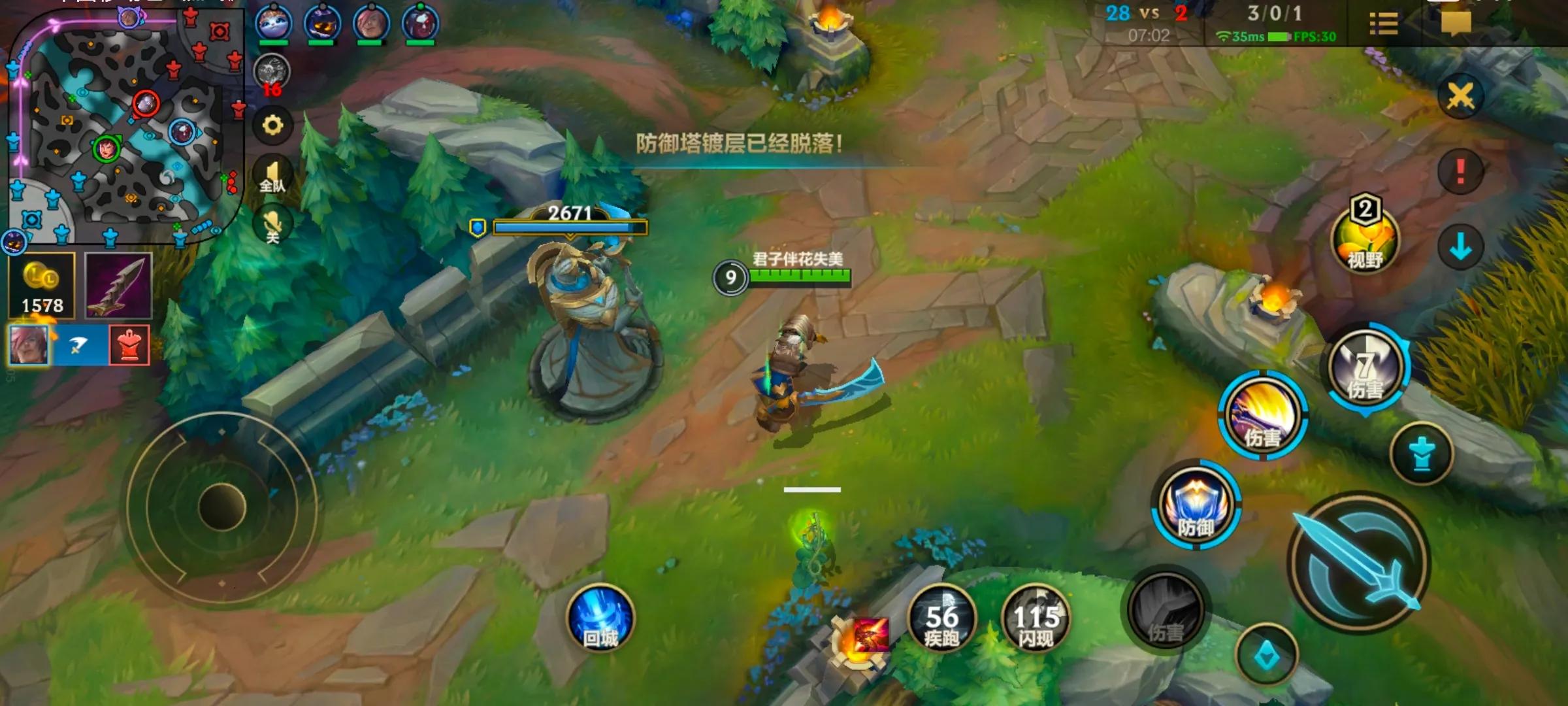This screenshot has width=1568, height=706.
Task: Cast the glowing orange 伤害 ability
Action: click(x=1262, y=414)
